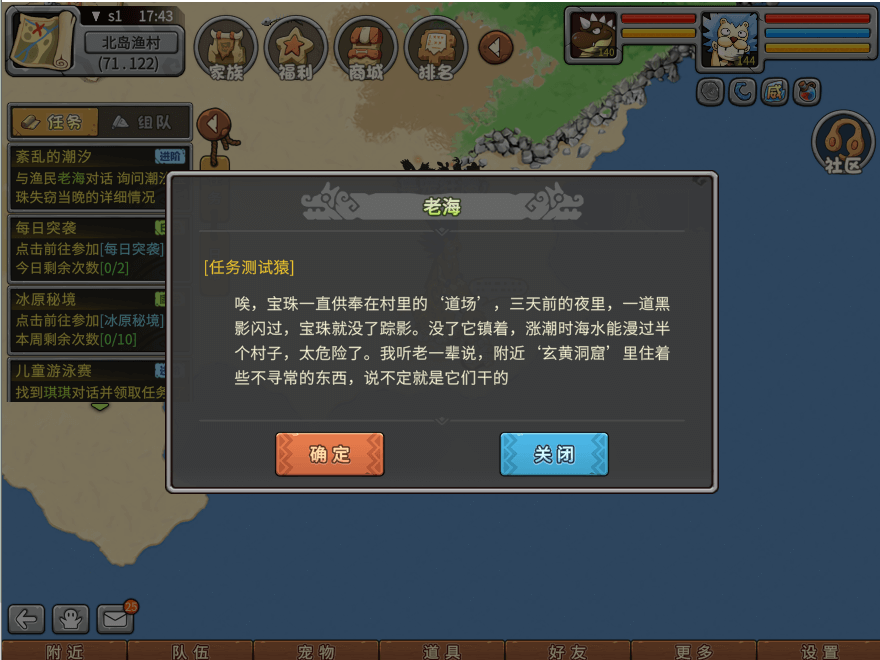This screenshot has height=660, width=880.
Task: Click the back arrow button at bottom-left
Action: [26, 620]
